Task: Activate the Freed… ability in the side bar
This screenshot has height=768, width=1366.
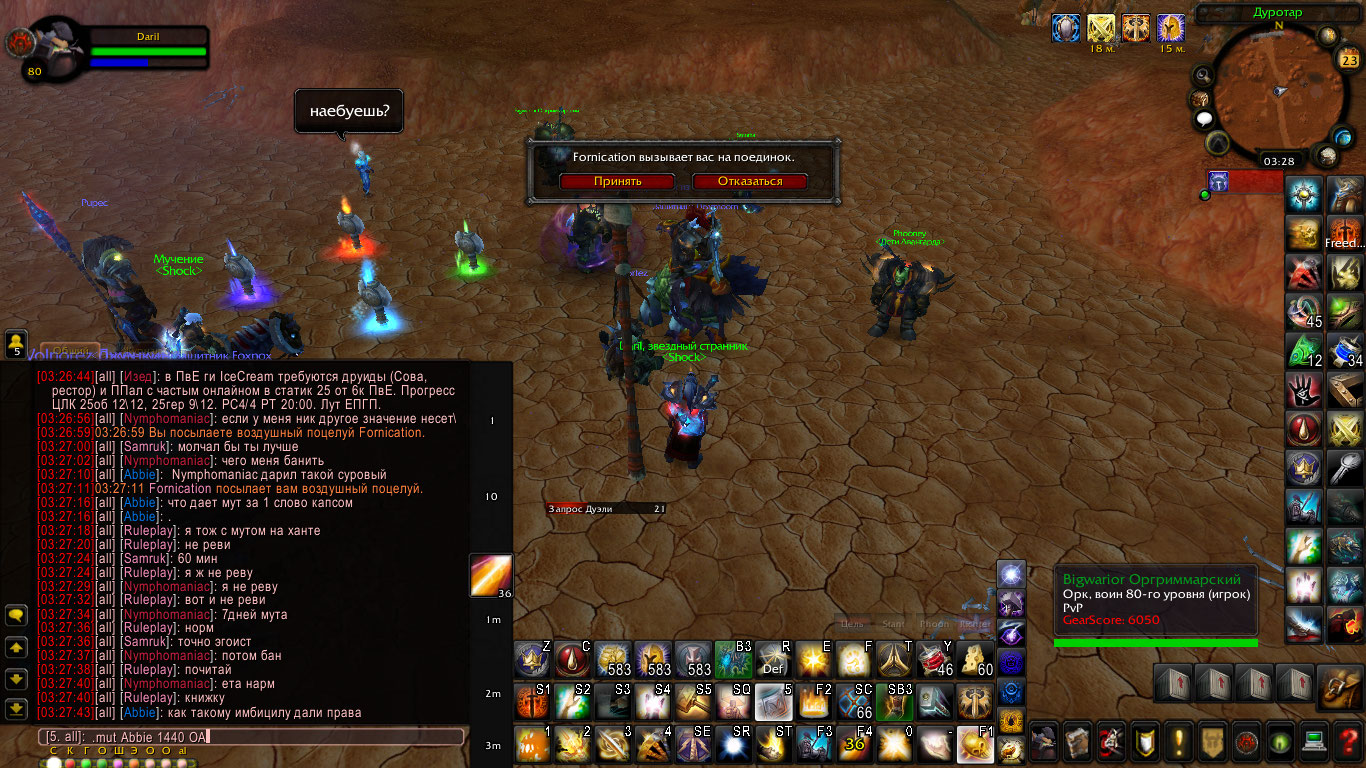Action: tap(1345, 233)
